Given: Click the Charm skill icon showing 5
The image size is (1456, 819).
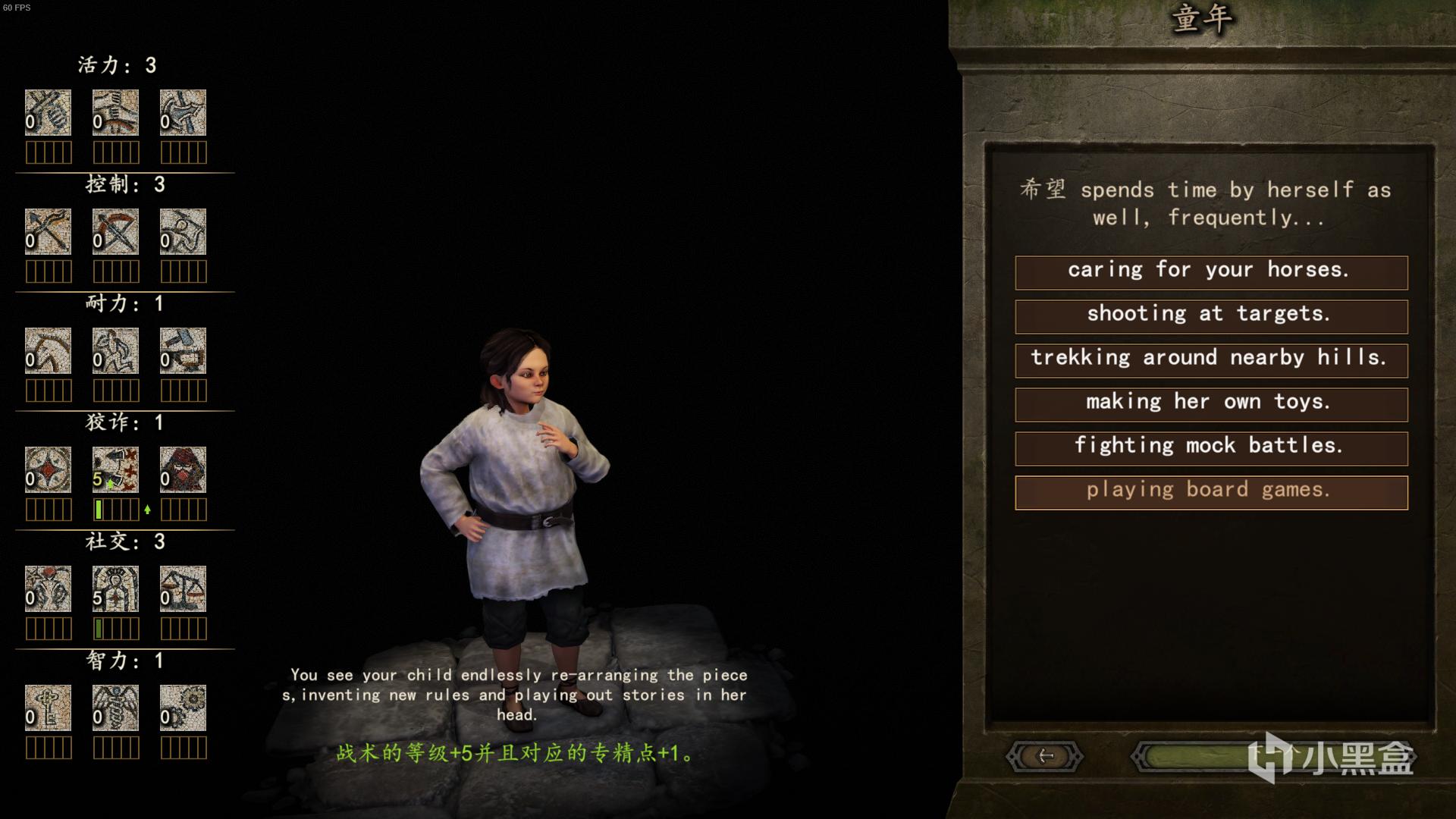Looking at the screenshot, I should tap(115, 588).
